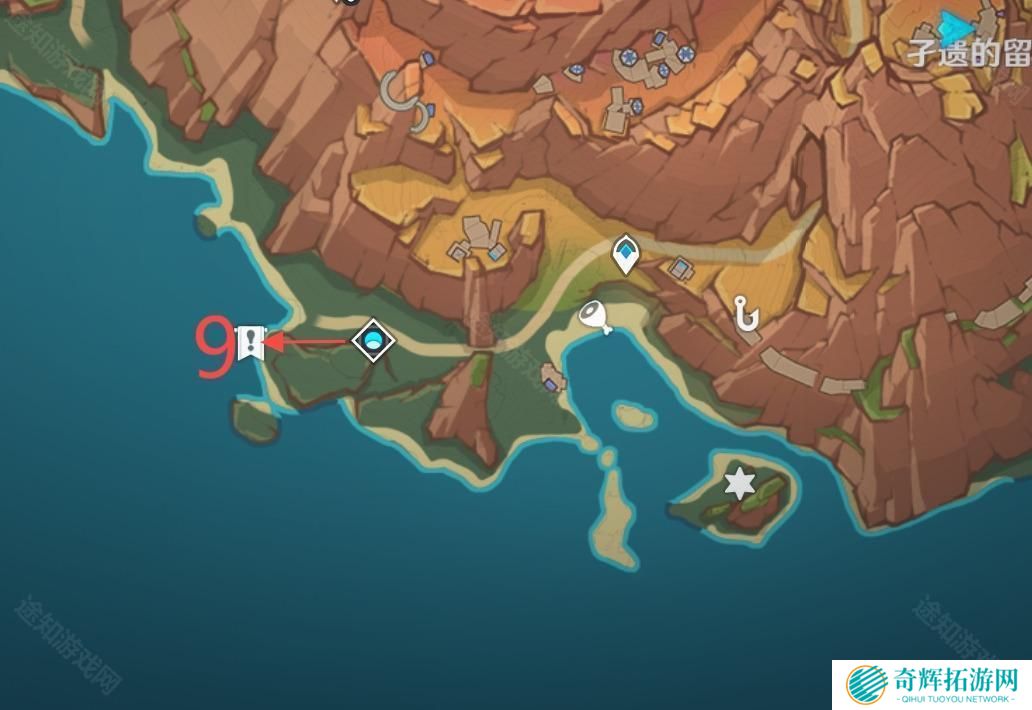
Task: Select the white map pin marker
Action: pos(626,254)
